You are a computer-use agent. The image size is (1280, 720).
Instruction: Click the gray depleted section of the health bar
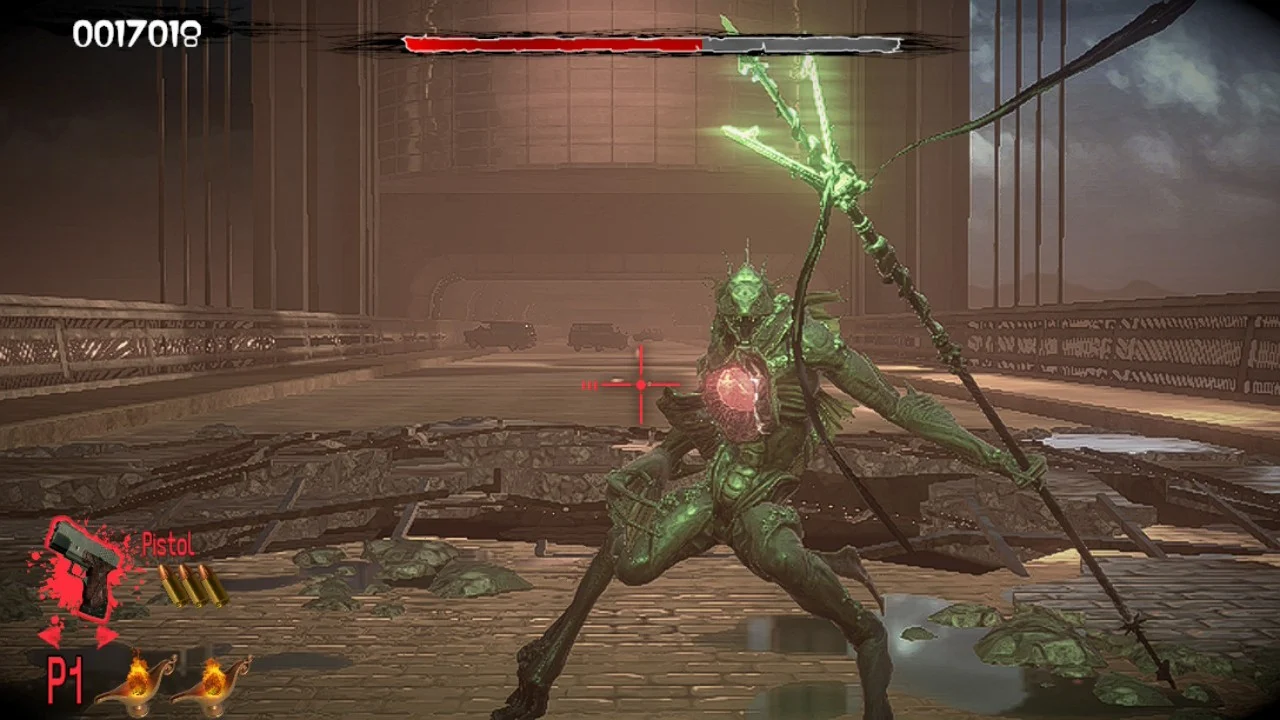(x=800, y=44)
